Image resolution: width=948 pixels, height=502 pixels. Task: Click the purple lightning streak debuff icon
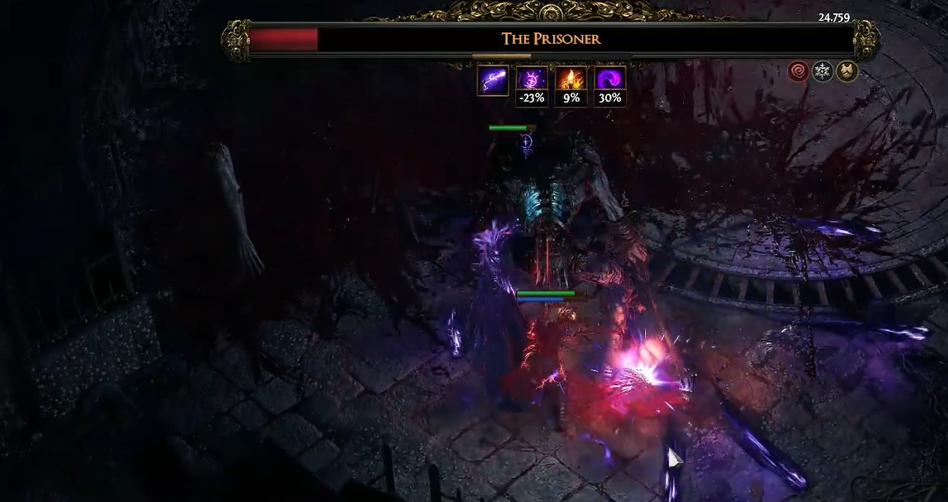point(492,80)
